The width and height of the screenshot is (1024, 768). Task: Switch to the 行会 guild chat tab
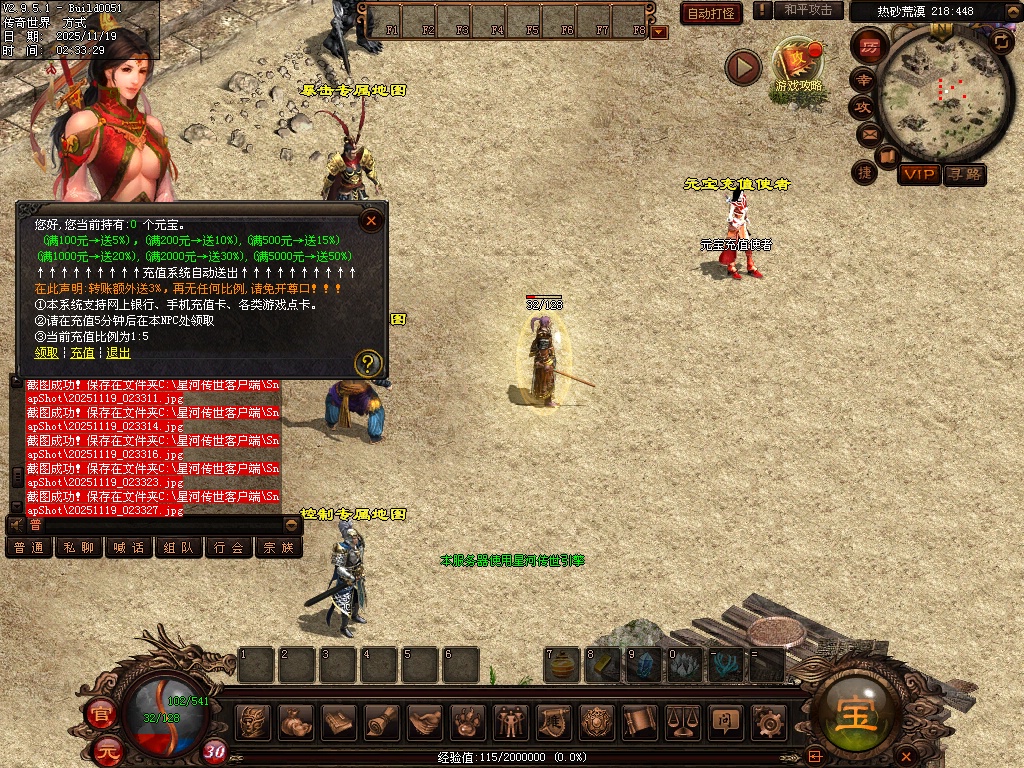pyautogui.click(x=229, y=548)
